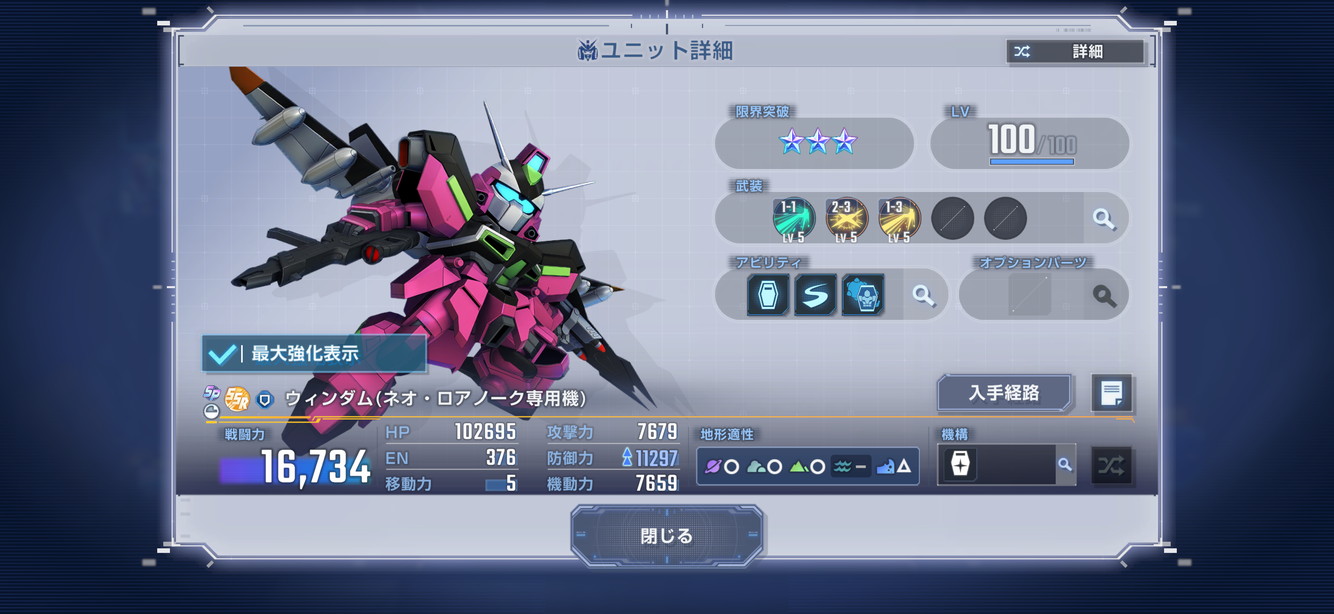Image resolution: width=1334 pixels, height=614 pixels.
Task: Select the shield ability icon
Action: coord(768,295)
